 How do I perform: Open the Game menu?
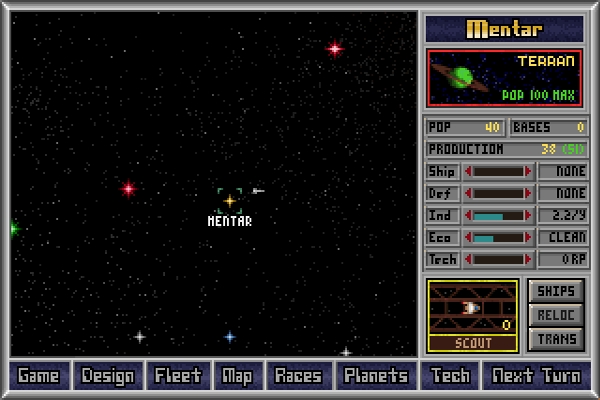point(39,376)
